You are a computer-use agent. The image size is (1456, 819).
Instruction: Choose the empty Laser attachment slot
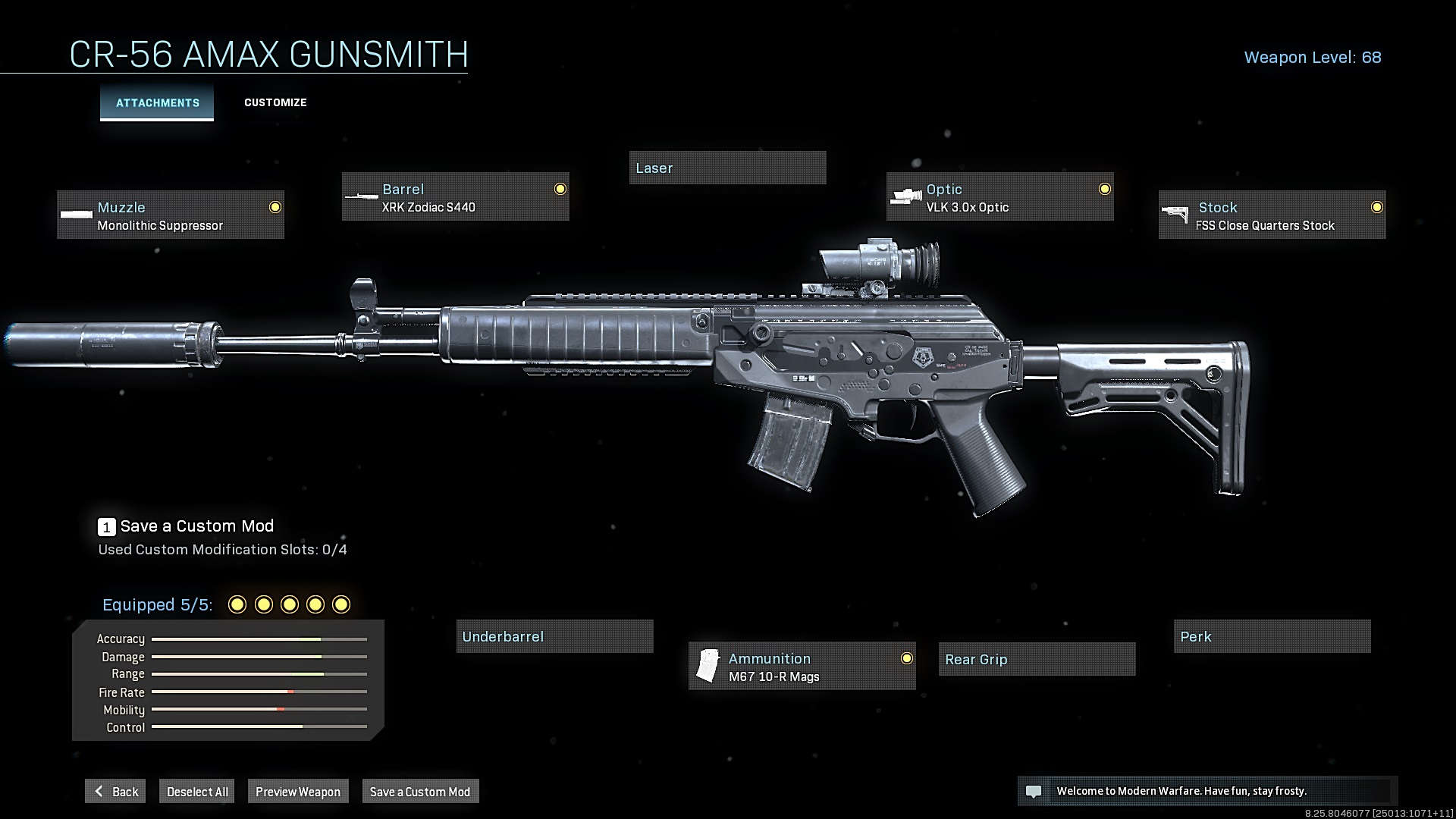tap(727, 168)
